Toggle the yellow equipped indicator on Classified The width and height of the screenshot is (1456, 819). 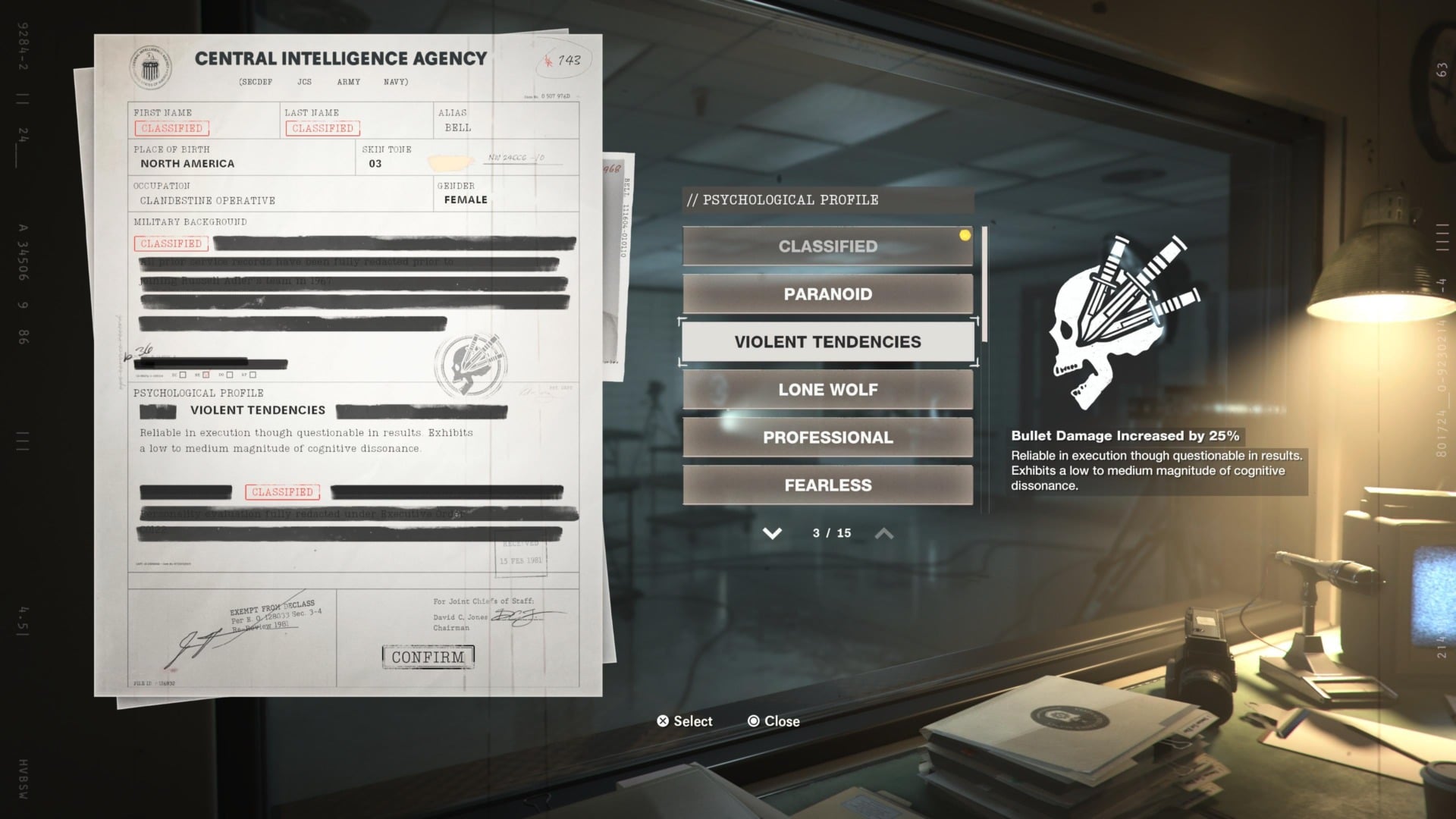(x=965, y=234)
